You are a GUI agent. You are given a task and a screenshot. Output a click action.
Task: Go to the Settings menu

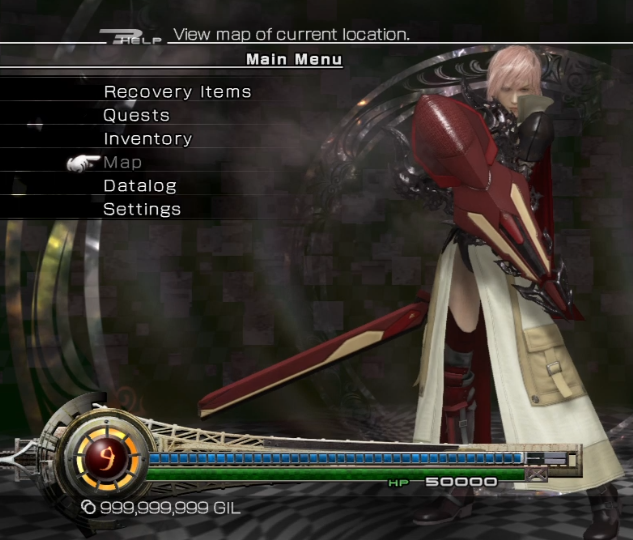point(142,209)
